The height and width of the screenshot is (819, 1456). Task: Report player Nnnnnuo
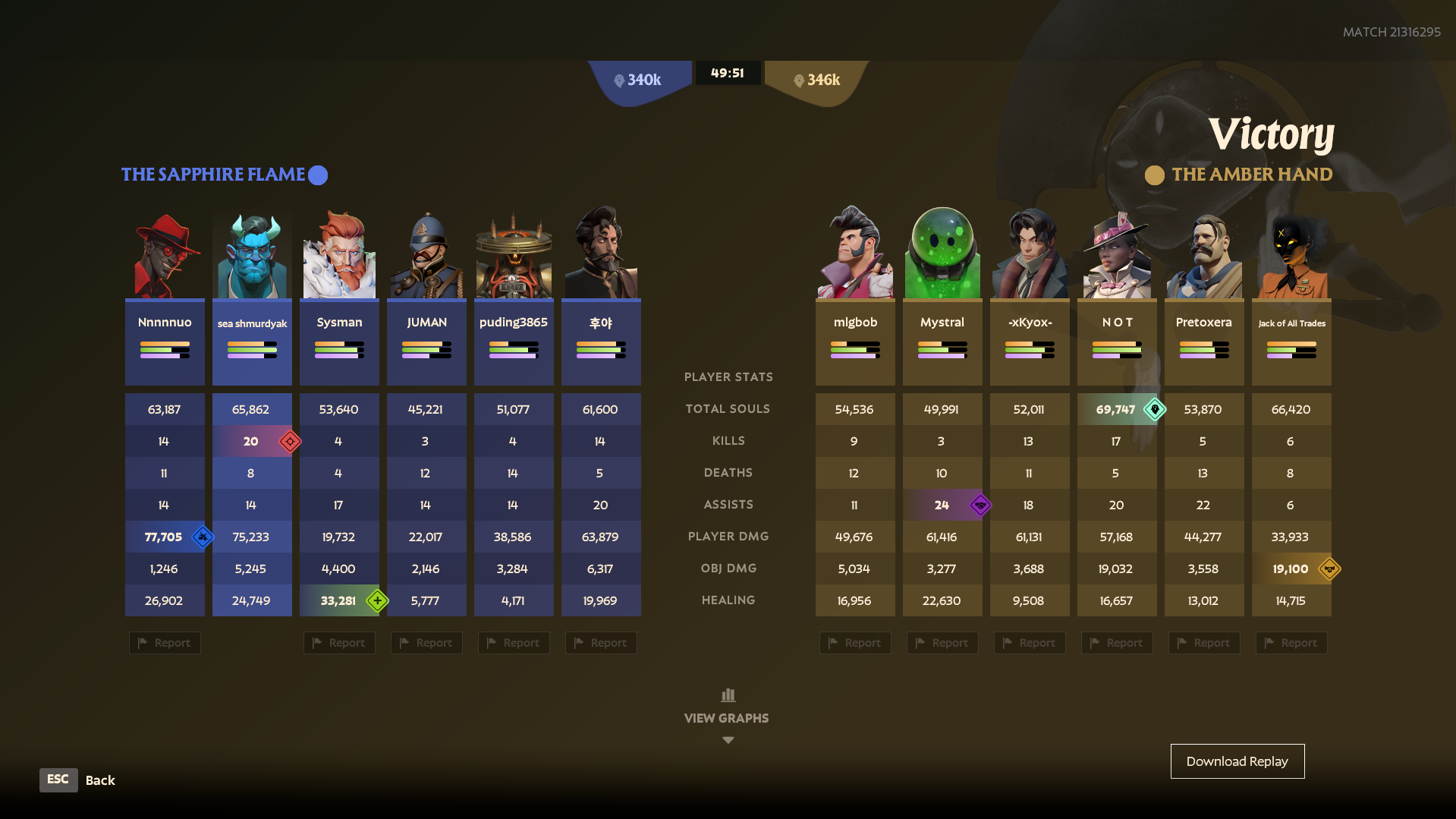[x=165, y=643]
